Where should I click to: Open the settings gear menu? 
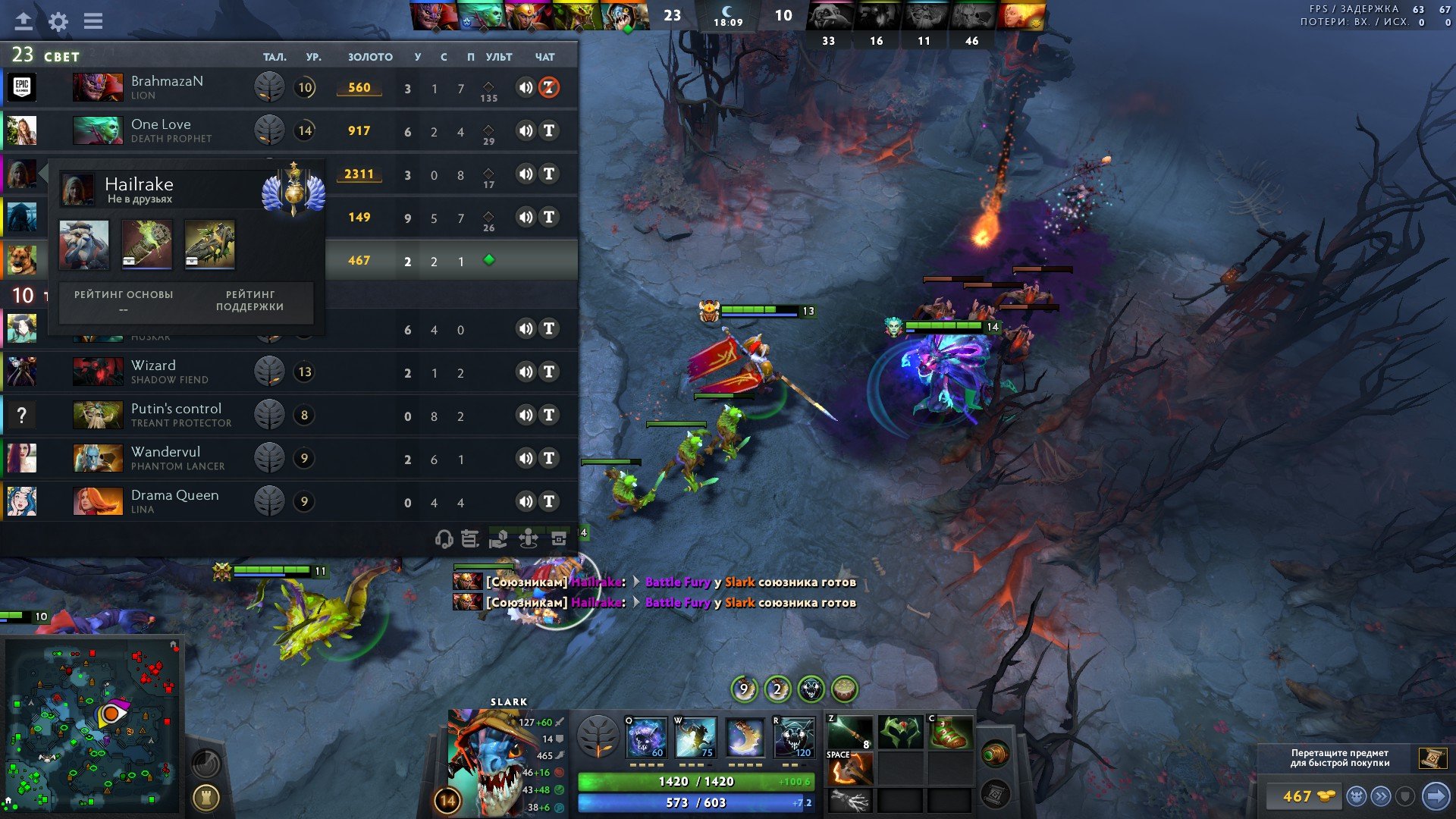point(58,21)
